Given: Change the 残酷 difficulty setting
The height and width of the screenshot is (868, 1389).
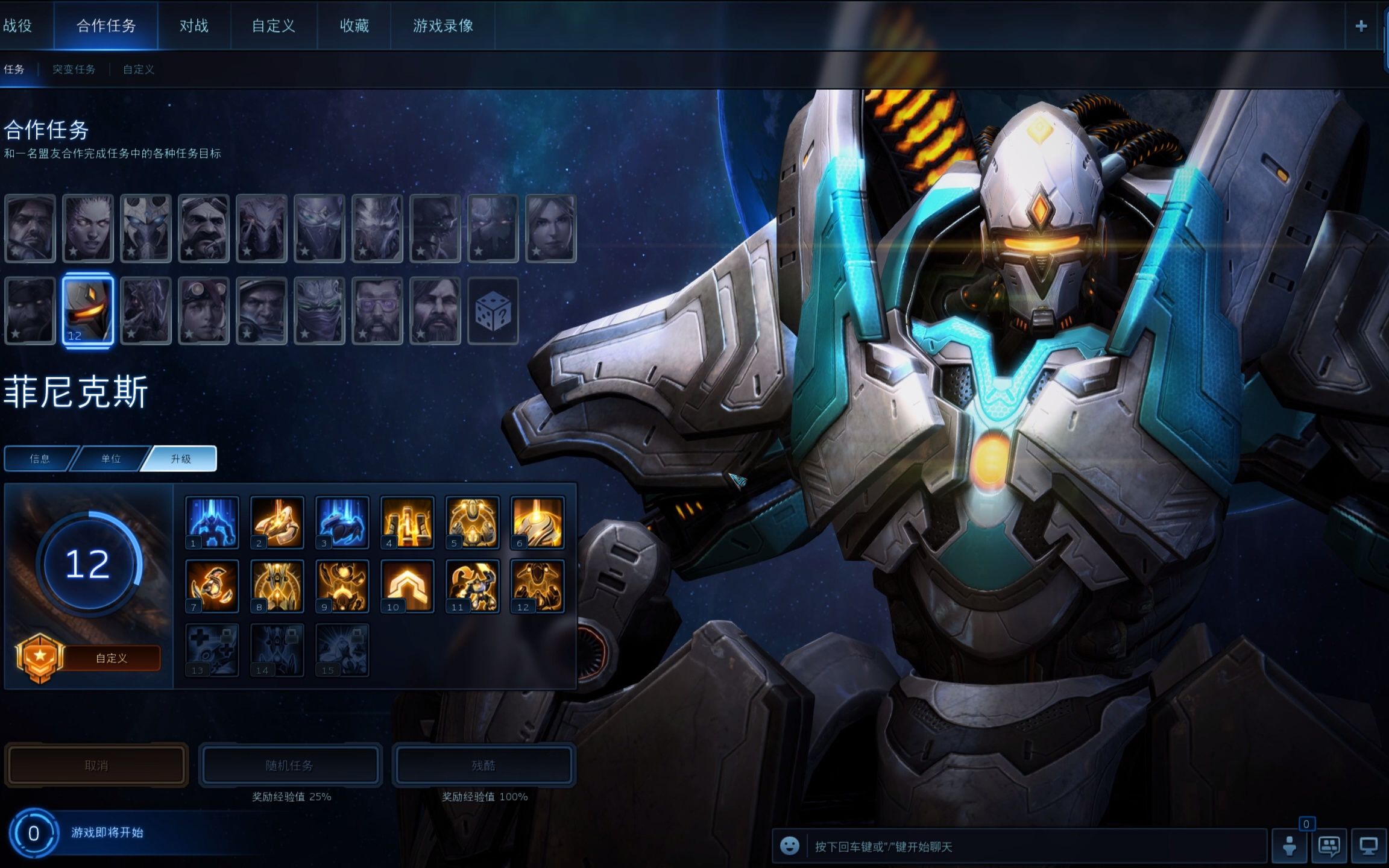Looking at the screenshot, I should pos(483,766).
